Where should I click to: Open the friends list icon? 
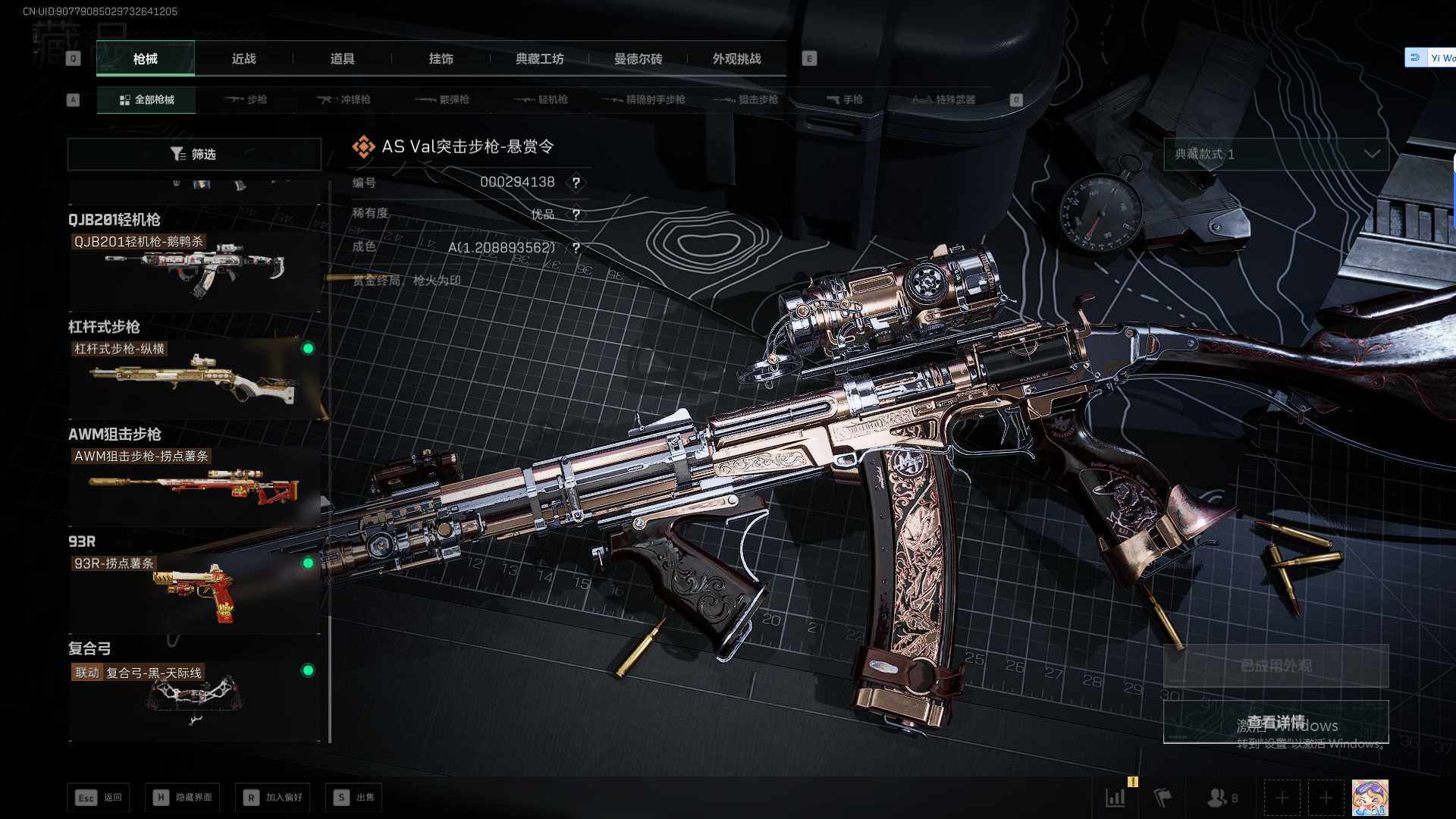pos(1221,798)
